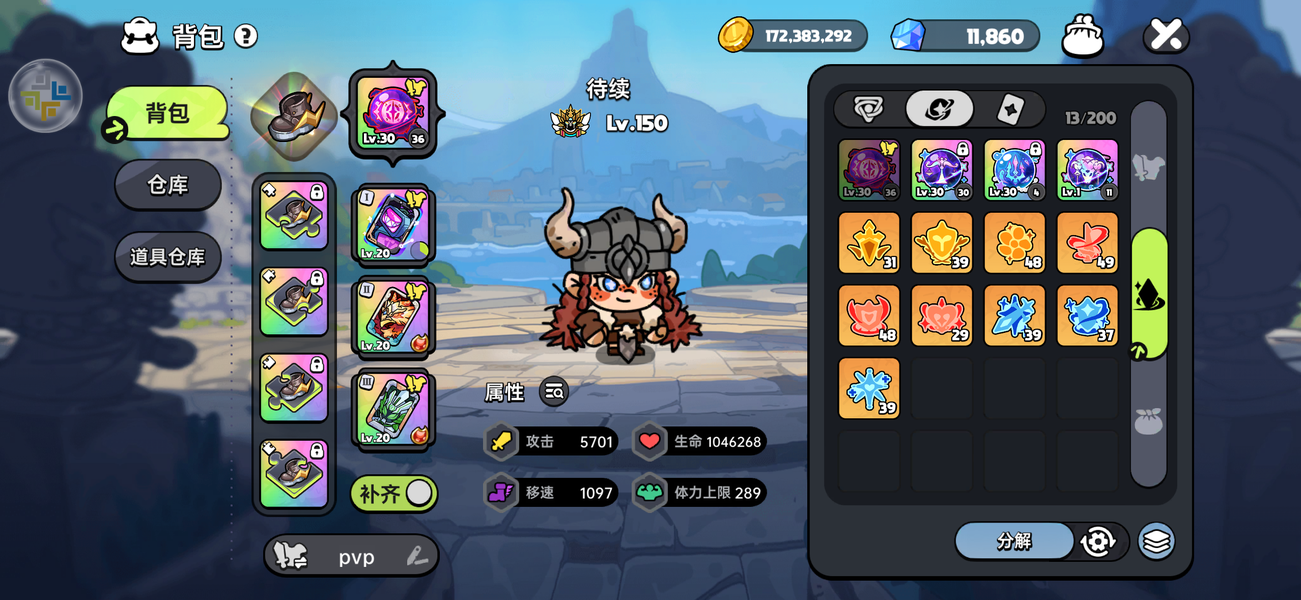Viewport: 1301px width, 600px height.
Task: Select the 背包 tab
Action: coord(168,113)
